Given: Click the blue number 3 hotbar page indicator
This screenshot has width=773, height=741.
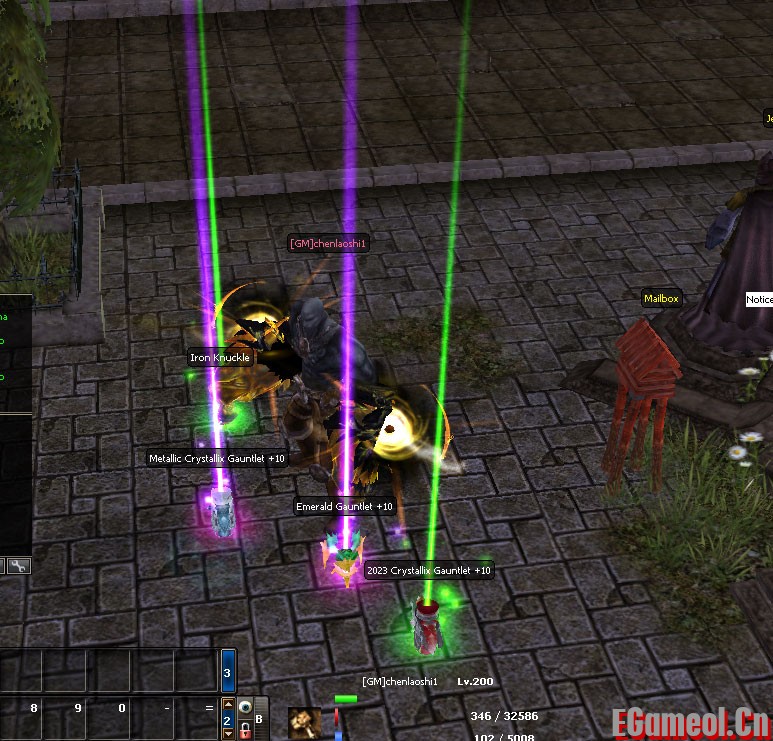Looking at the screenshot, I should coord(228,673).
